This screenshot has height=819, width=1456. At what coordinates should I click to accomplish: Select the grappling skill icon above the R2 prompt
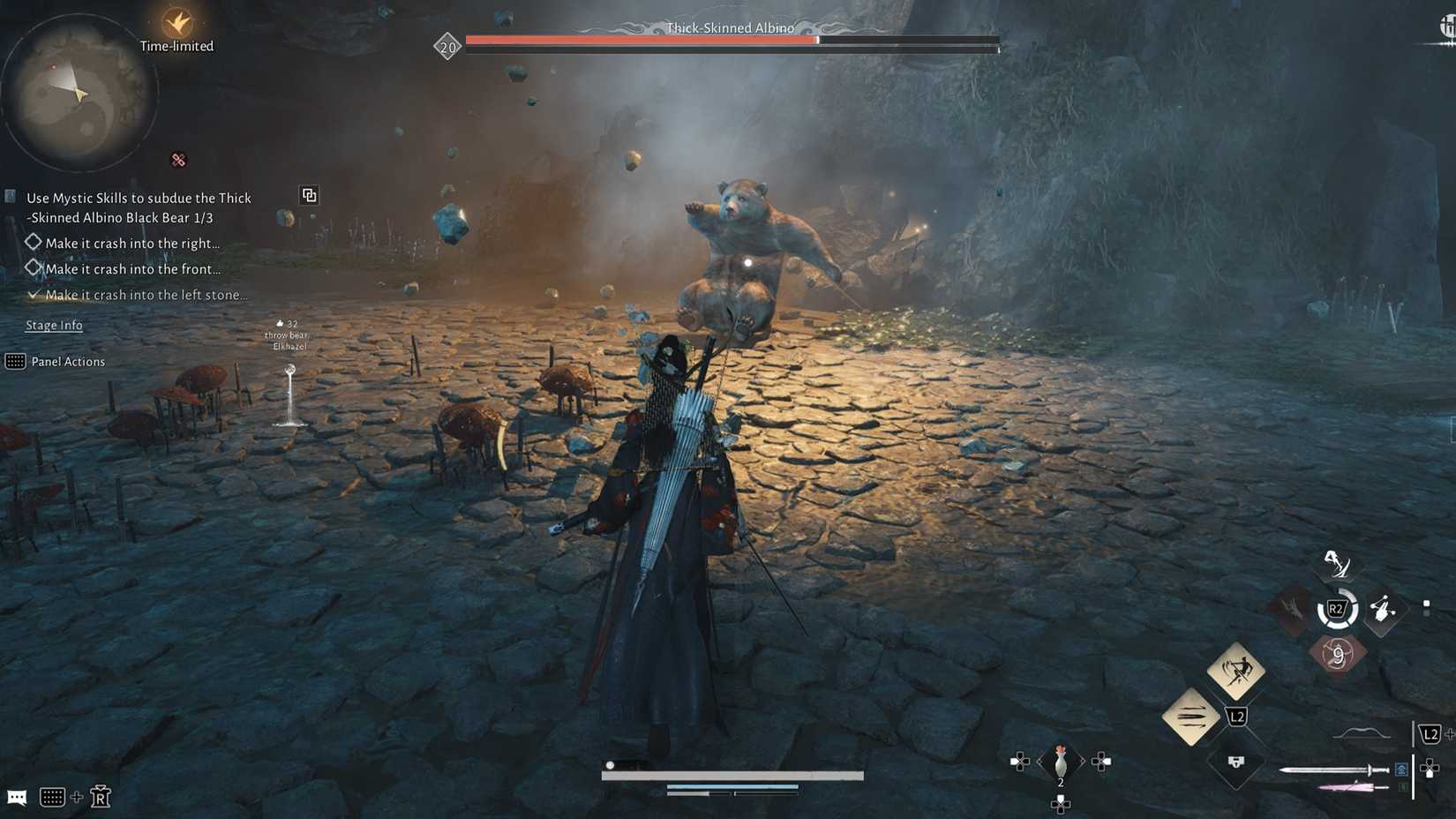(1337, 565)
